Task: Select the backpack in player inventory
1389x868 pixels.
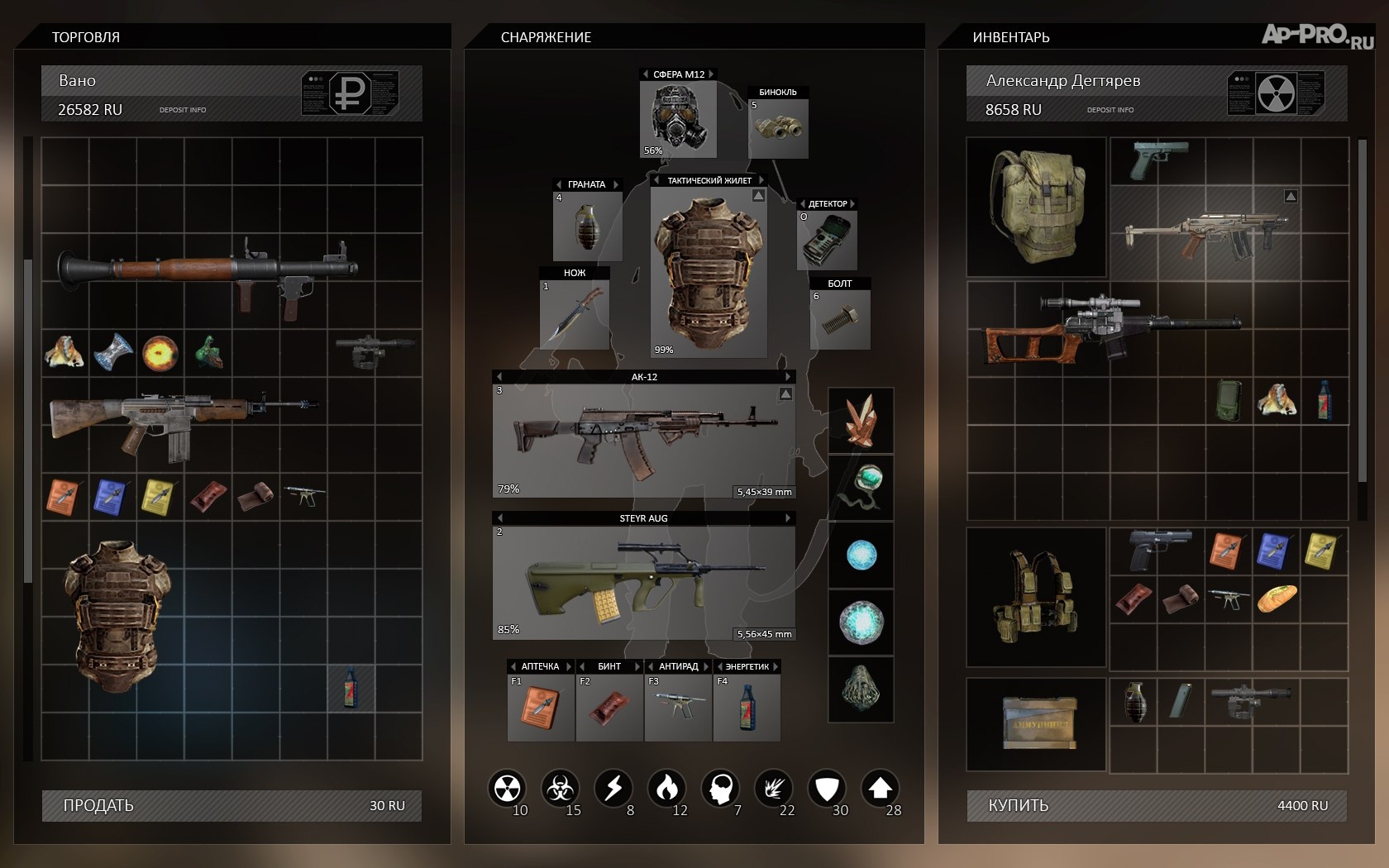Action: [x=1036, y=207]
